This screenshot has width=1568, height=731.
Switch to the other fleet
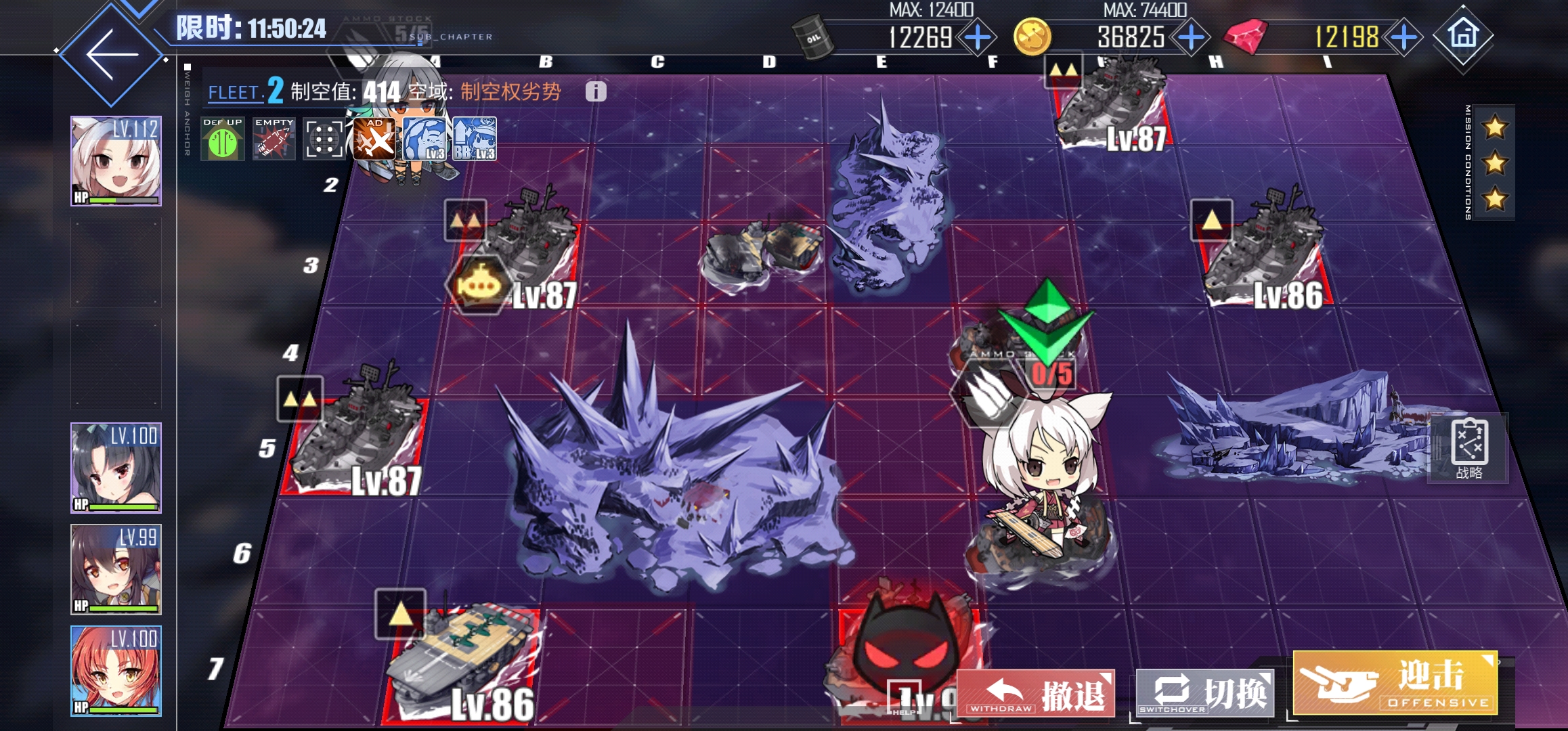coord(1204,693)
